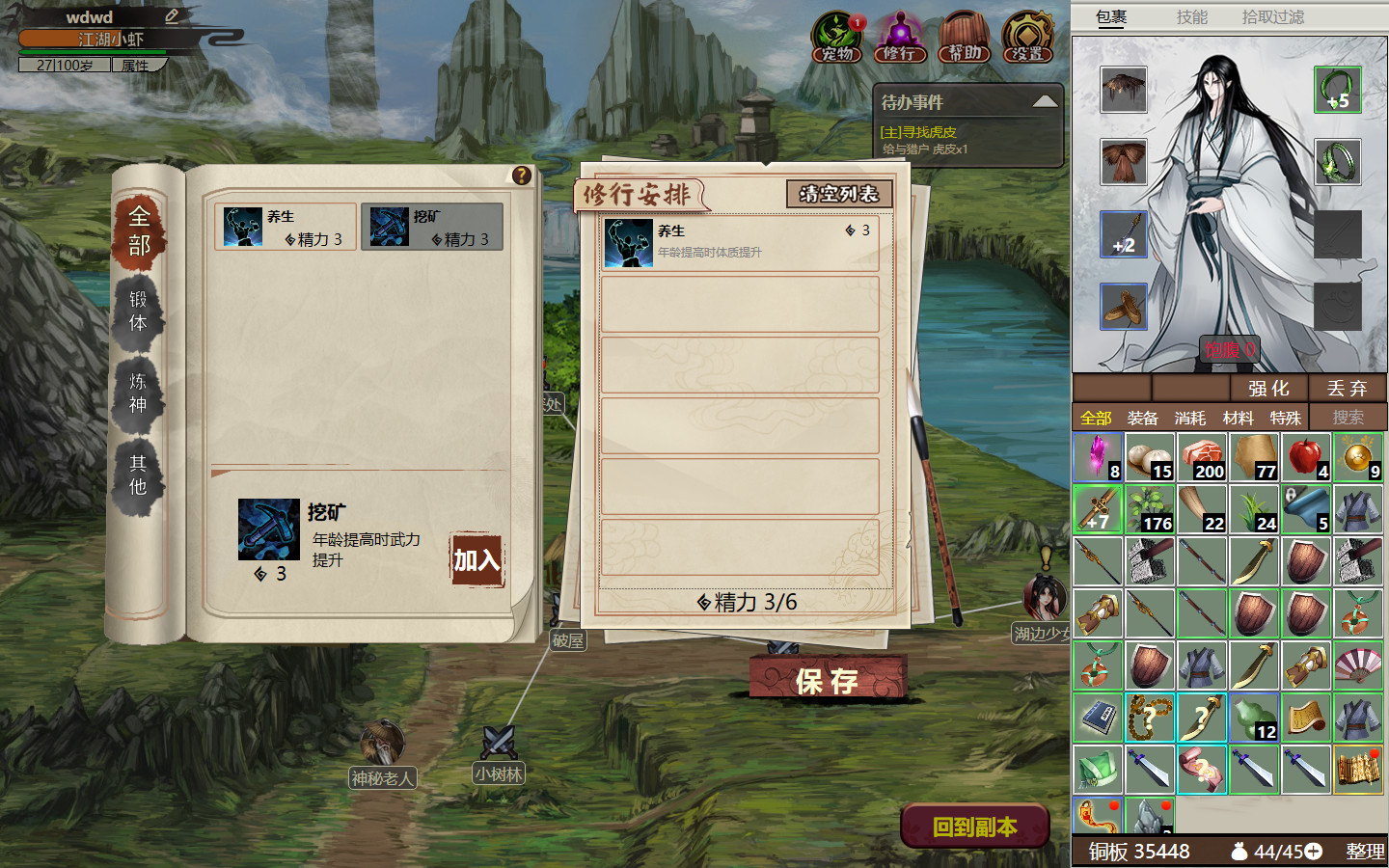Filter inventory by 装备 equipment

[x=1143, y=418]
